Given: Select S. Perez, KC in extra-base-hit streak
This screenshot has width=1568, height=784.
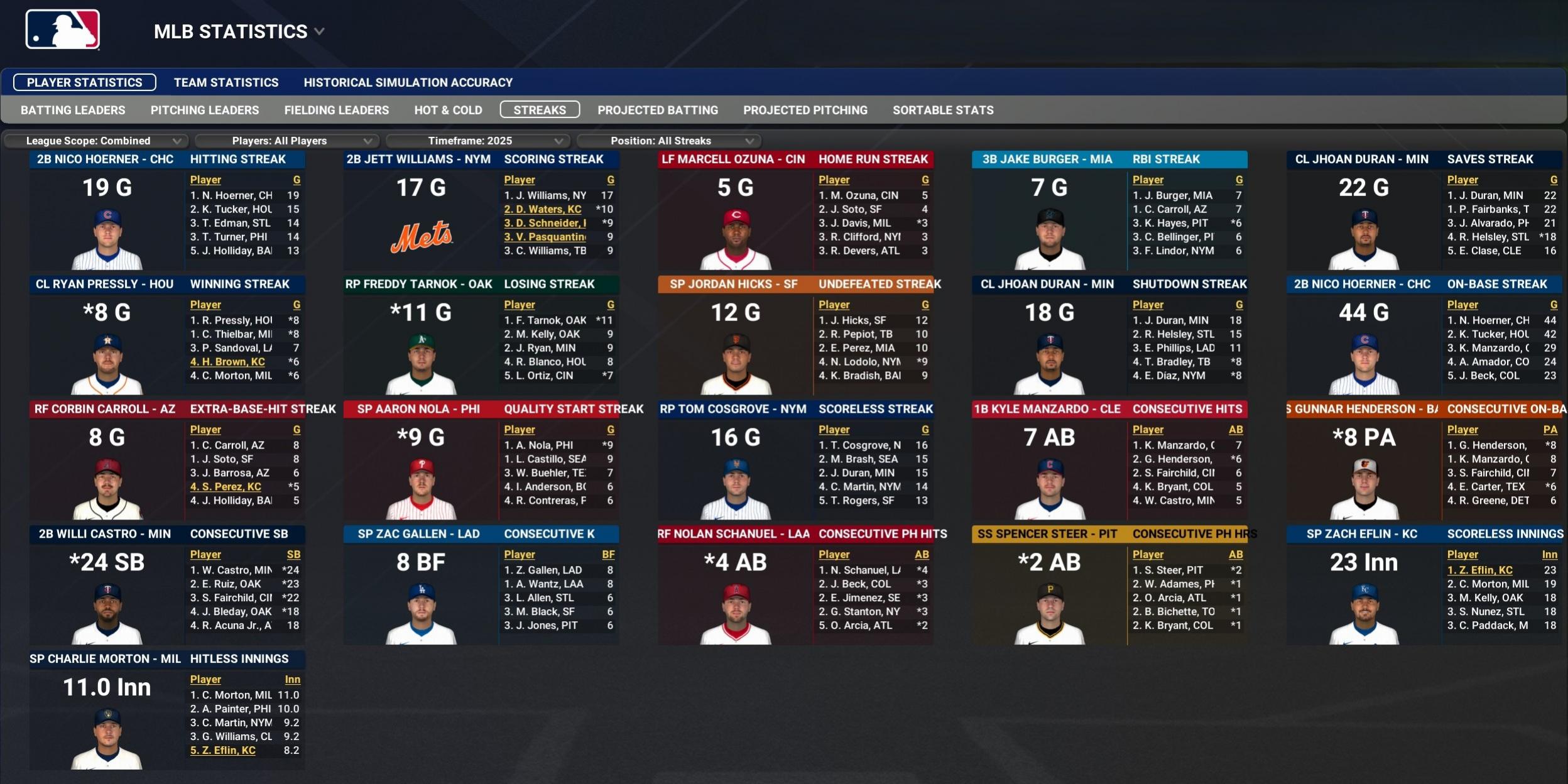Looking at the screenshot, I should coord(226,487).
